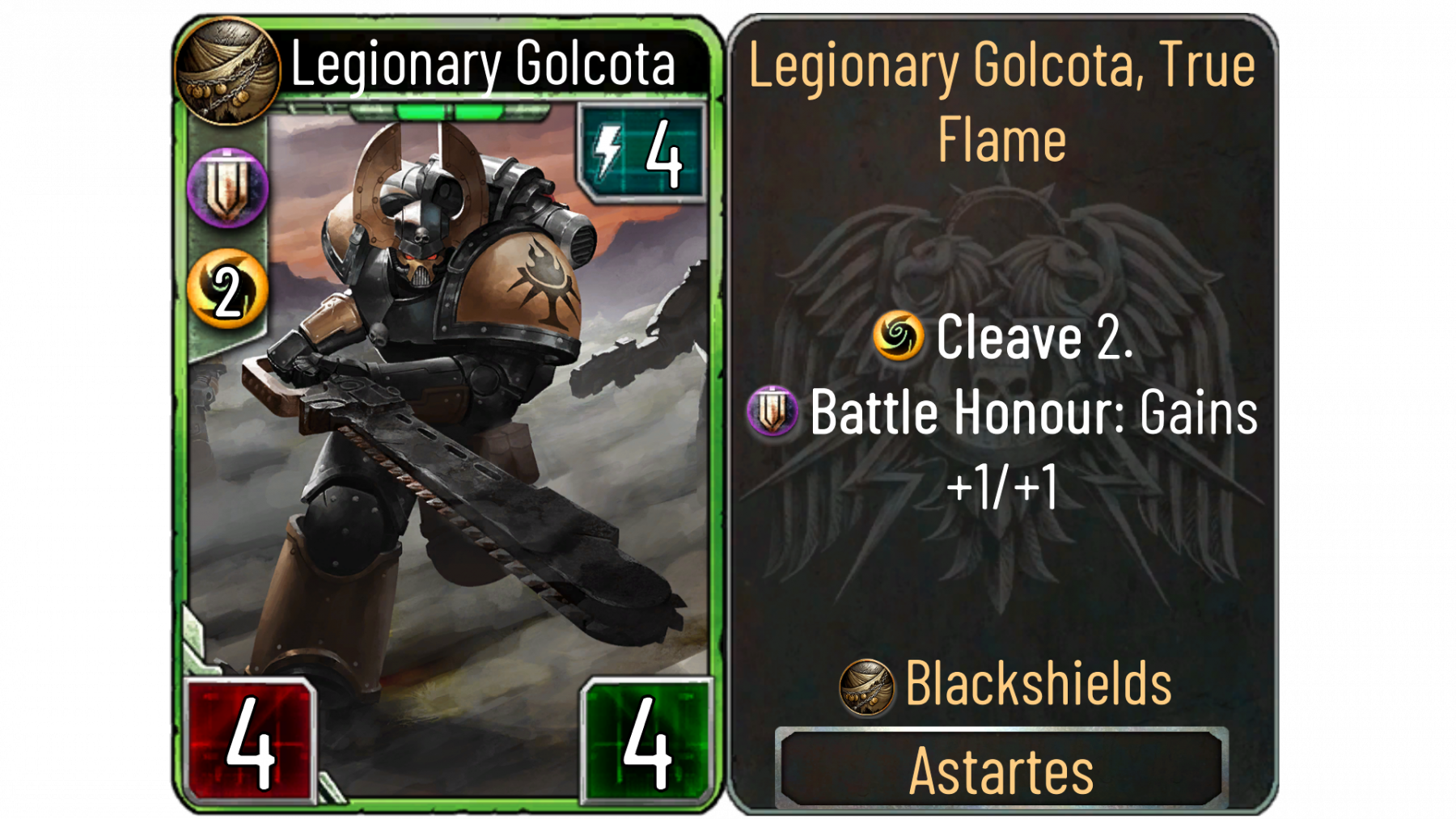This screenshot has width=1456, height=819.
Task: Click the card's energy cost badge
Action: tap(641, 152)
